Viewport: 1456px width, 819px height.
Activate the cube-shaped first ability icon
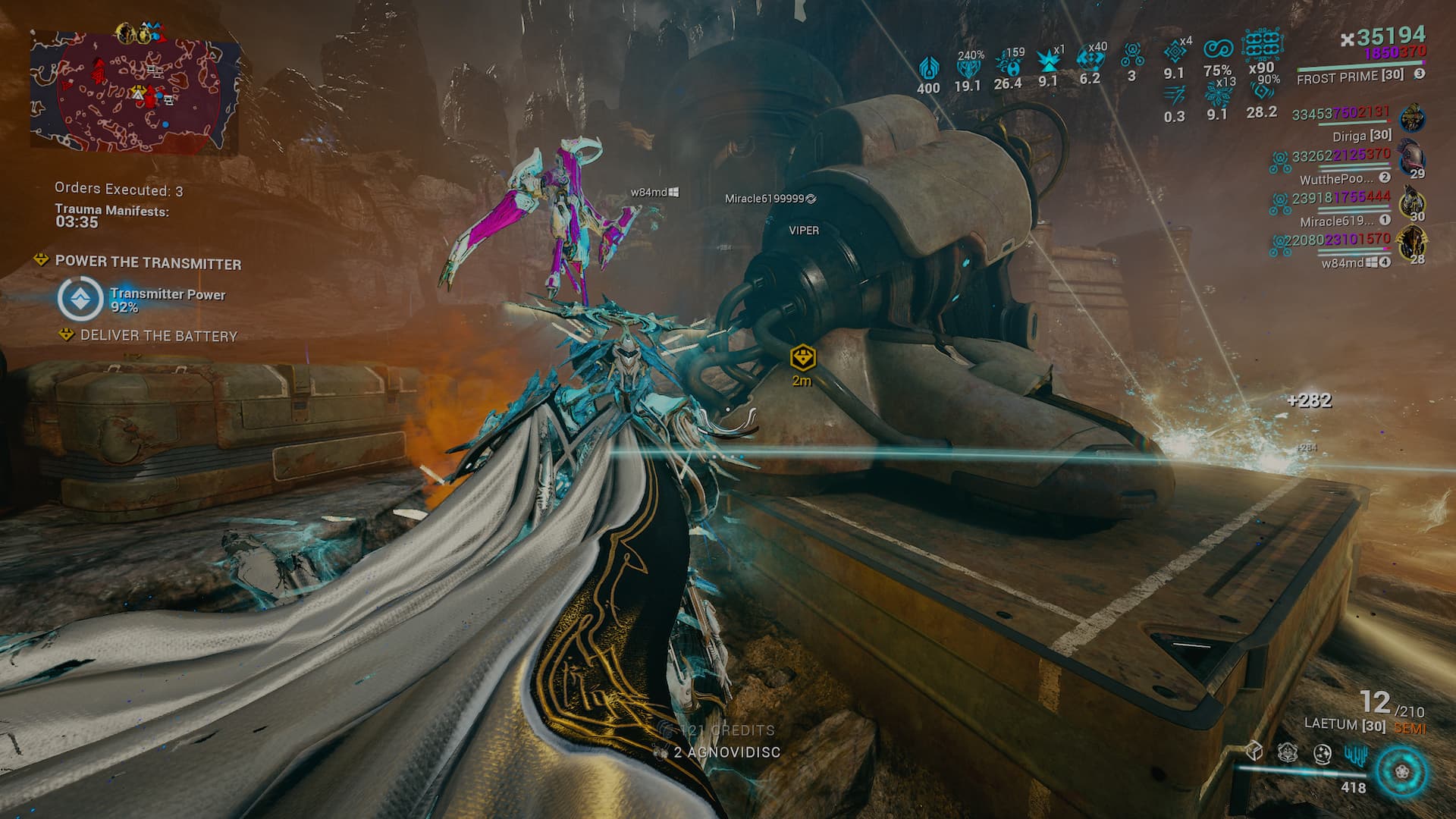point(1254,752)
